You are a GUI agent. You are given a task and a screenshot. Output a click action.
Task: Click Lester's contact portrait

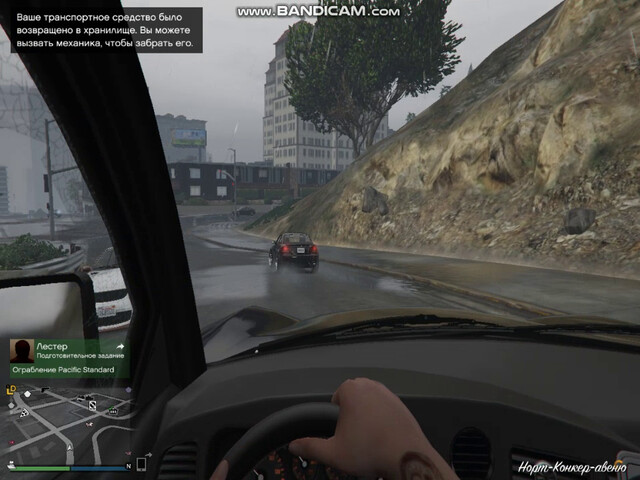pyautogui.click(x=21, y=350)
